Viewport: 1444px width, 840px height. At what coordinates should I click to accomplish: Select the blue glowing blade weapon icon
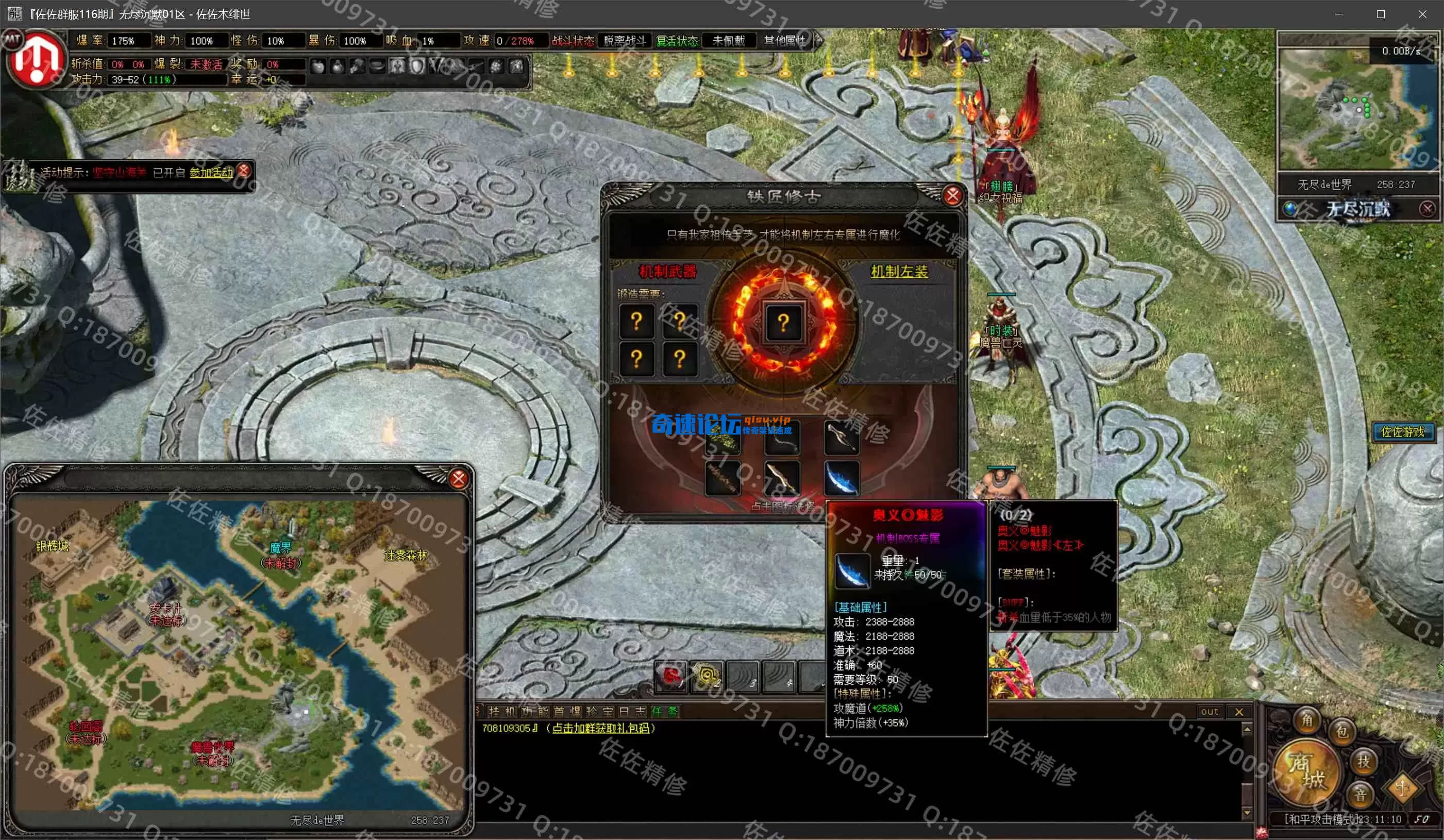(842, 478)
